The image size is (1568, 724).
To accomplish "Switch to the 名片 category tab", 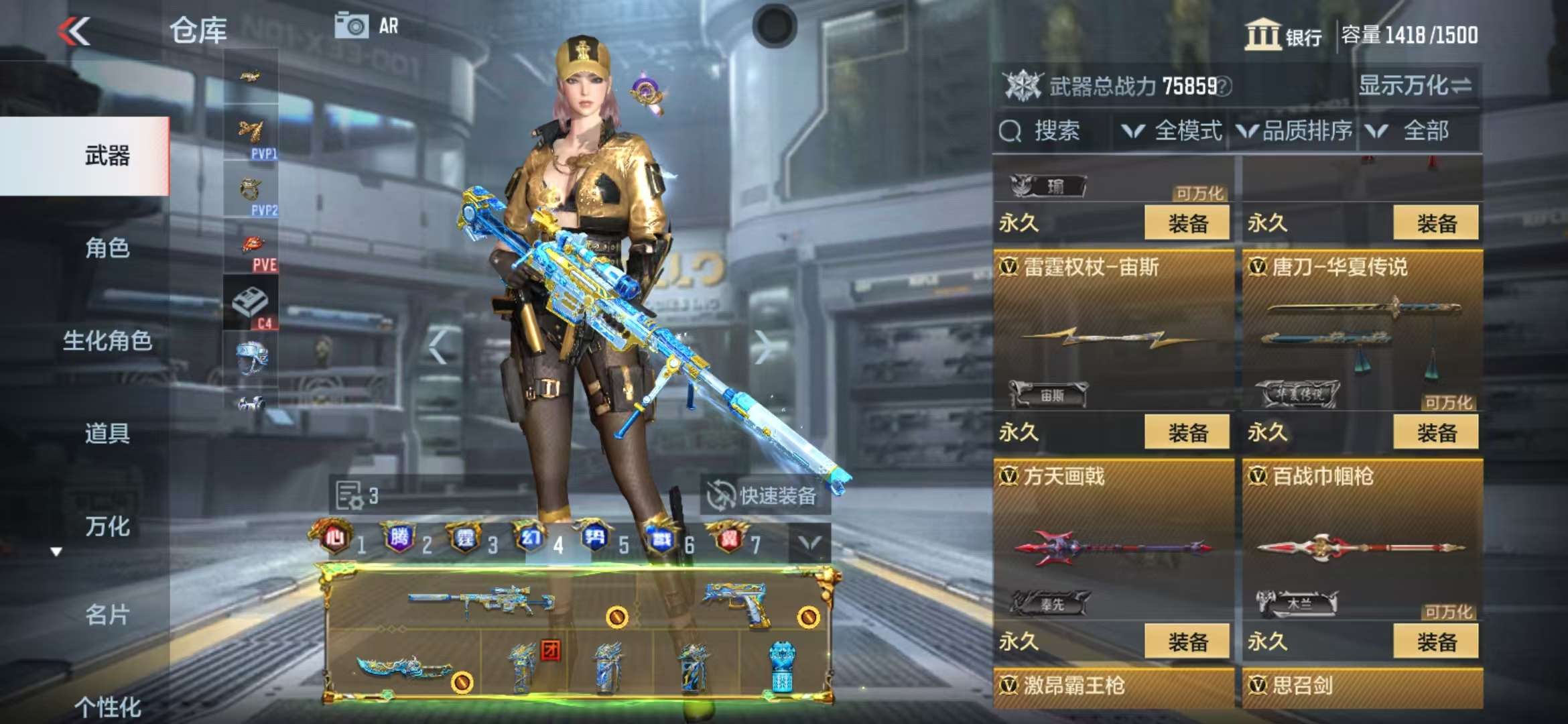I will (107, 614).
